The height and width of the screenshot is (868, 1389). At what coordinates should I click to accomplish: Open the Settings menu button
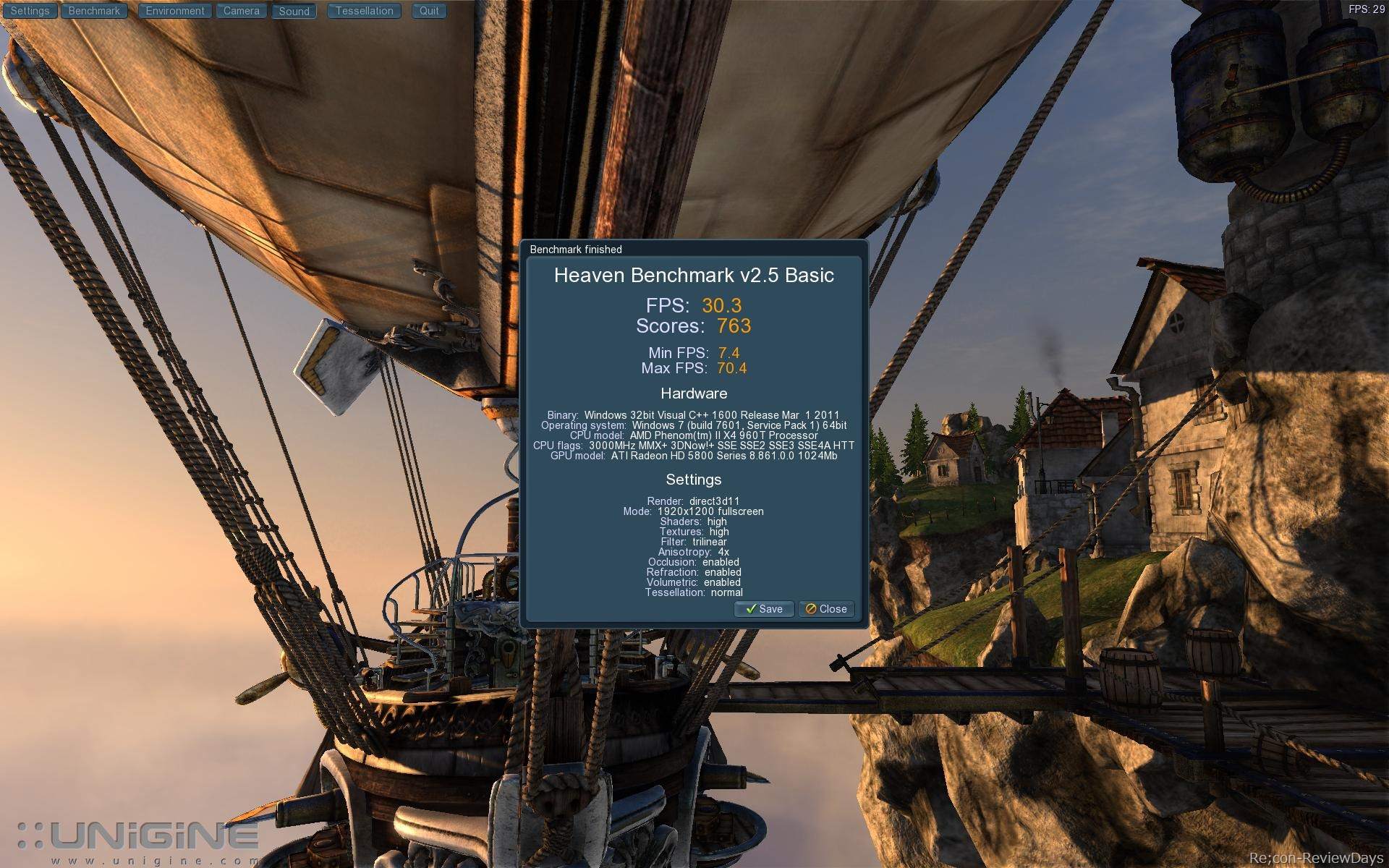30,11
